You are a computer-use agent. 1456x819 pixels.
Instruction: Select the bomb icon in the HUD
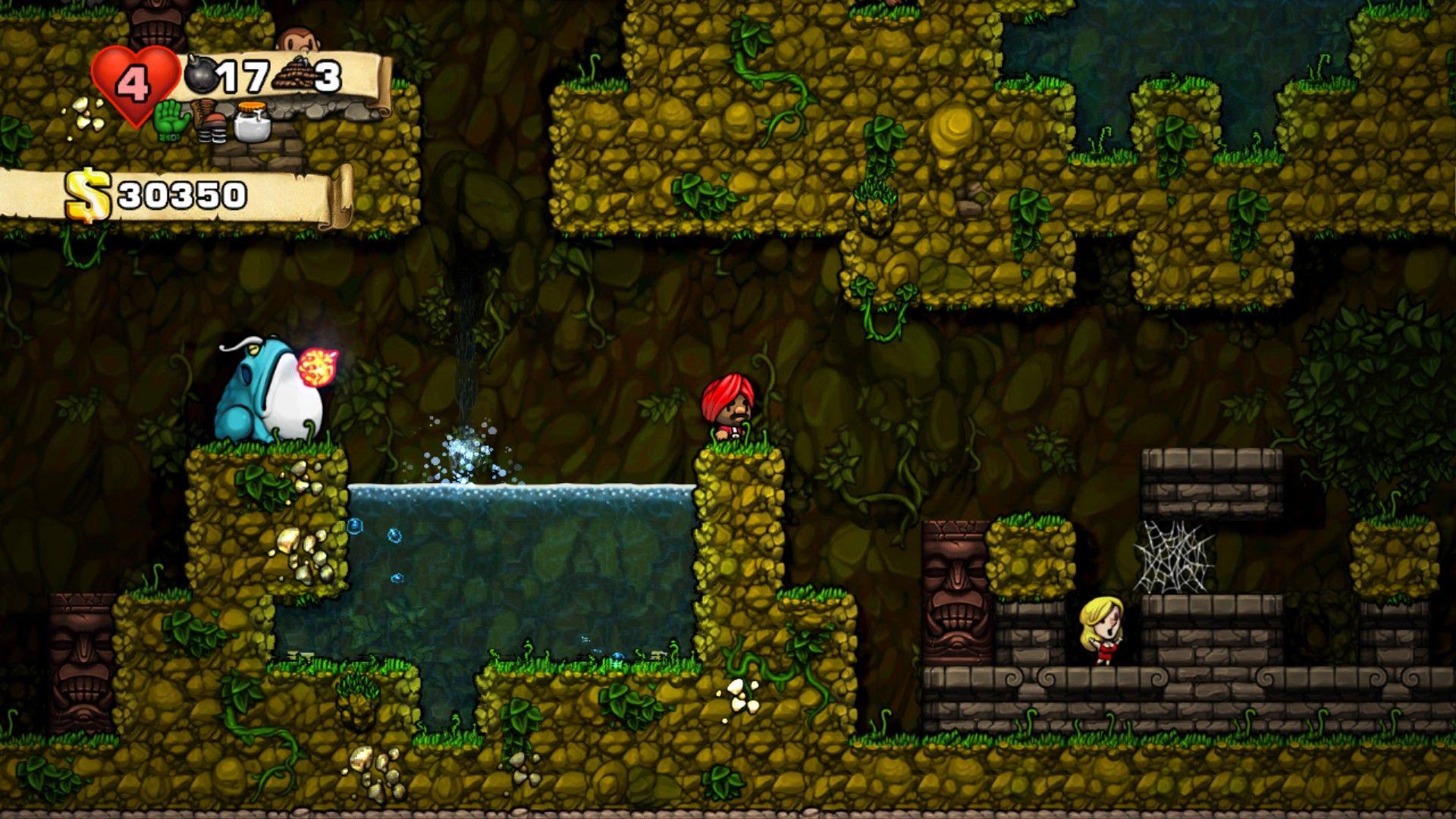(203, 76)
